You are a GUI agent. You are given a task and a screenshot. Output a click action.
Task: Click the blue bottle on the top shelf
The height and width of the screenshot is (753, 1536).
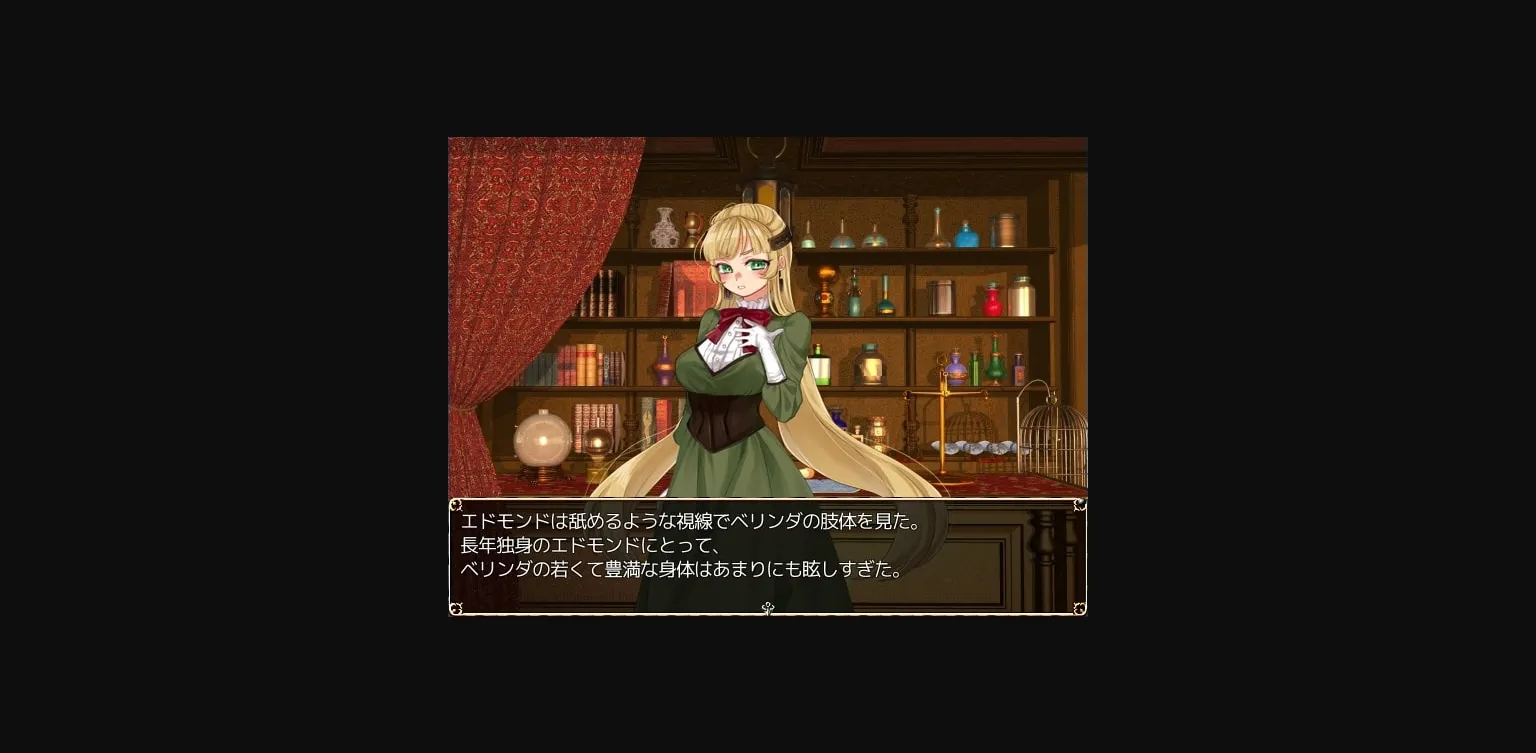tap(967, 239)
